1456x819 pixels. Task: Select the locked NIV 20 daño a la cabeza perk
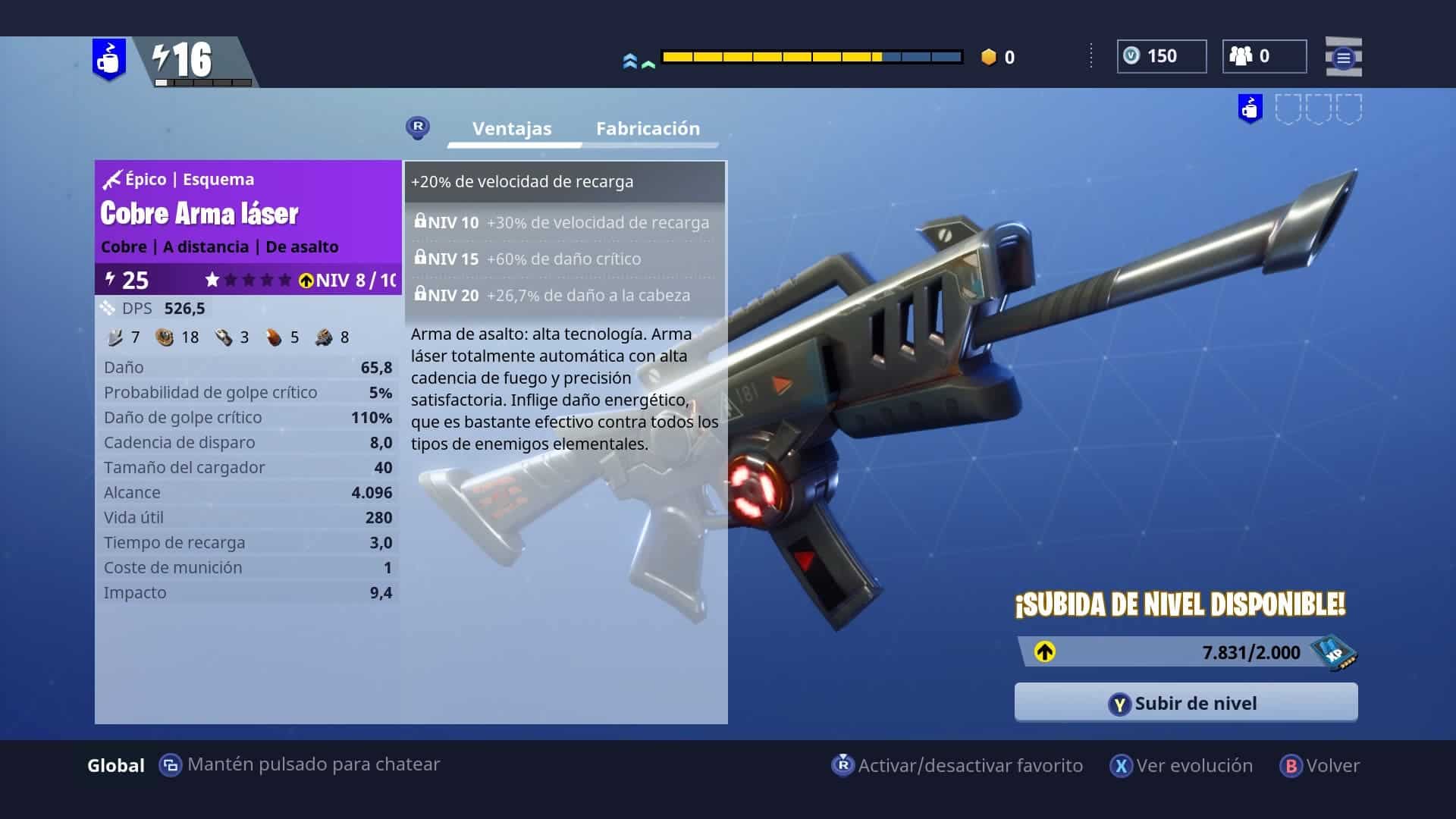[x=564, y=296]
